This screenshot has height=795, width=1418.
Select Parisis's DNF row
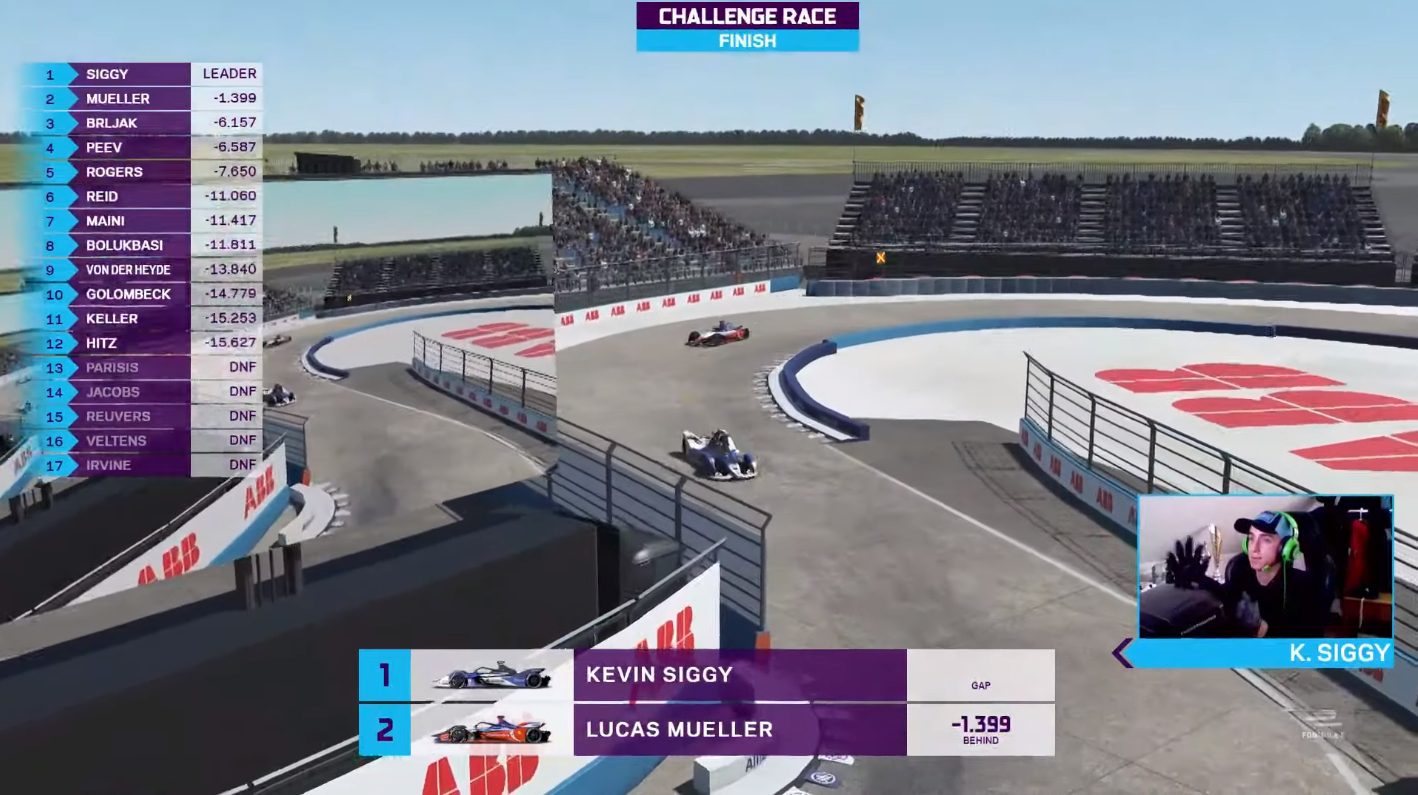coord(140,368)
